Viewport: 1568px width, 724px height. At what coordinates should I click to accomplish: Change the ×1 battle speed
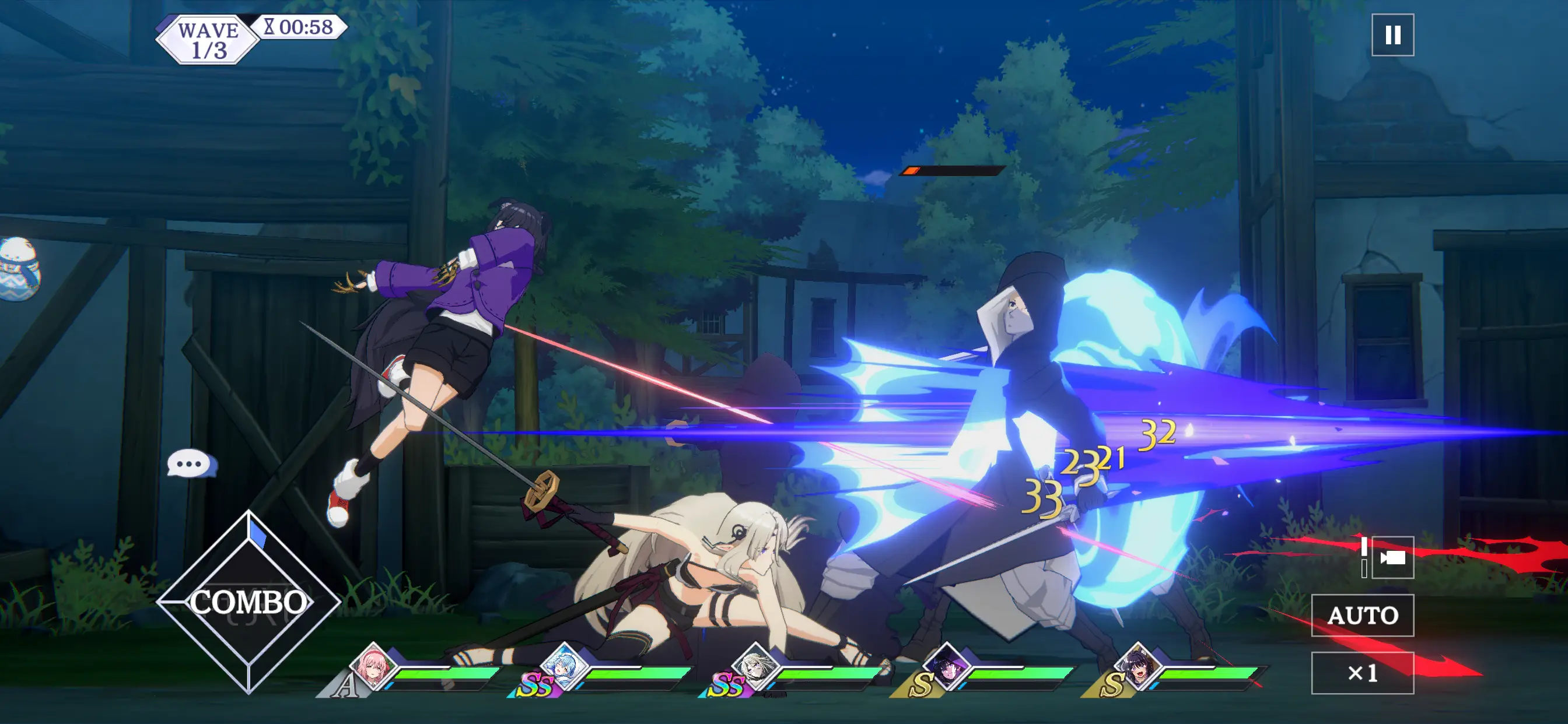1361,673
